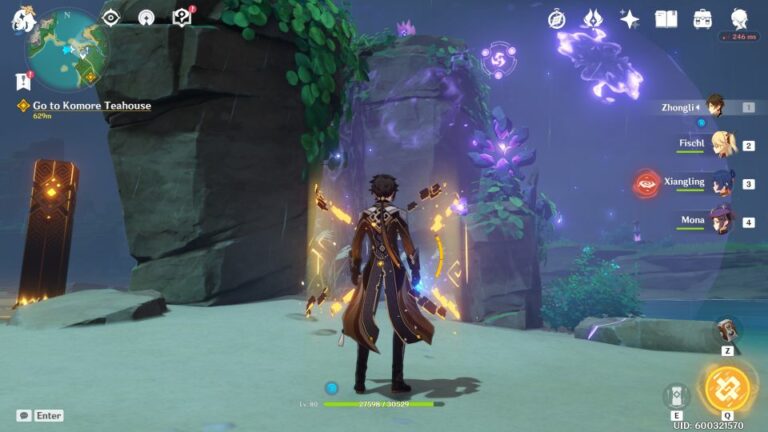Image resolution: width=768 pixels, height=432 pixels.
Task: Open the inventory backpack icon
Action: tap(703, 19)
